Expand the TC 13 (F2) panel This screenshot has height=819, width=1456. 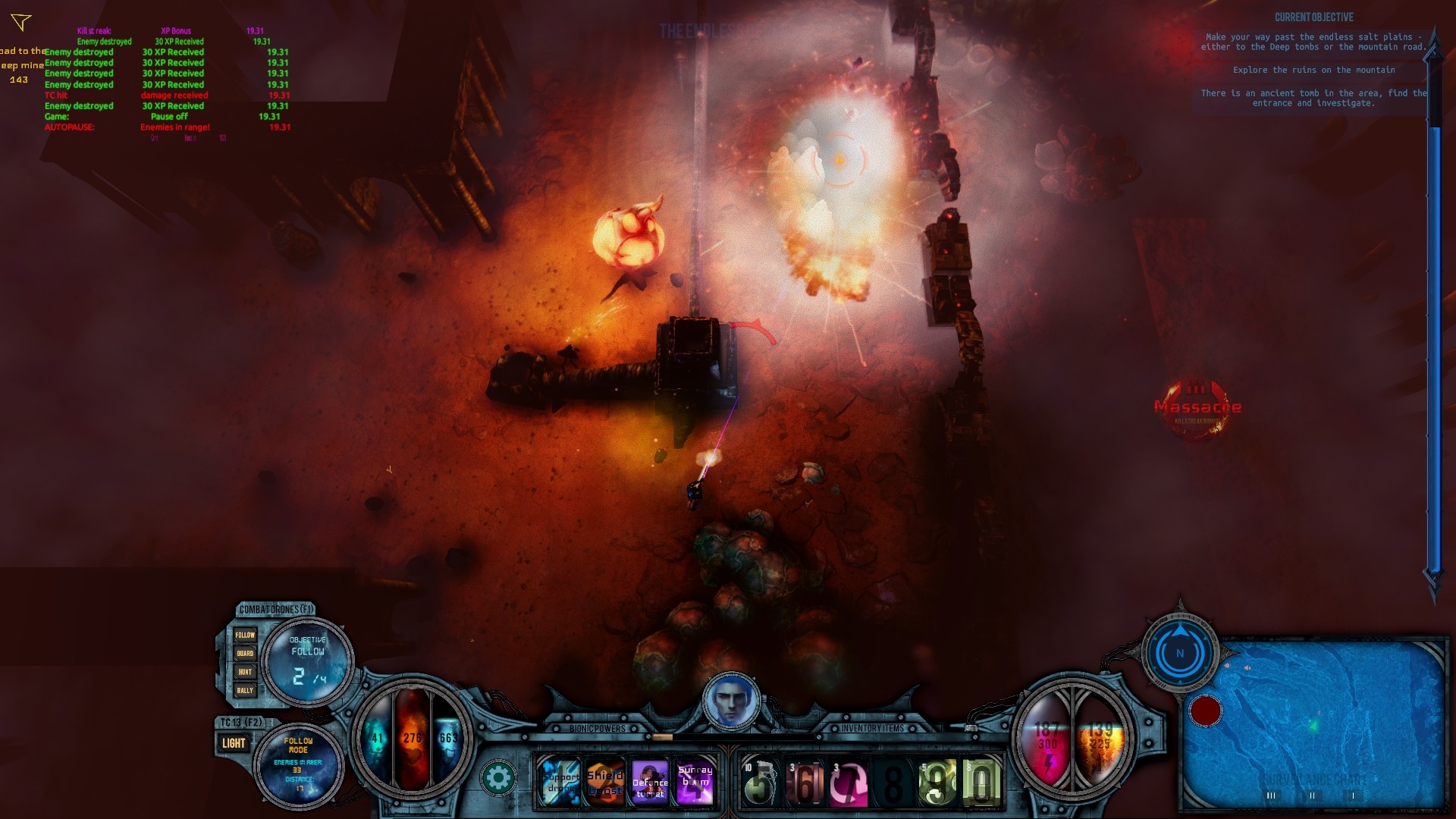(241, 720)
